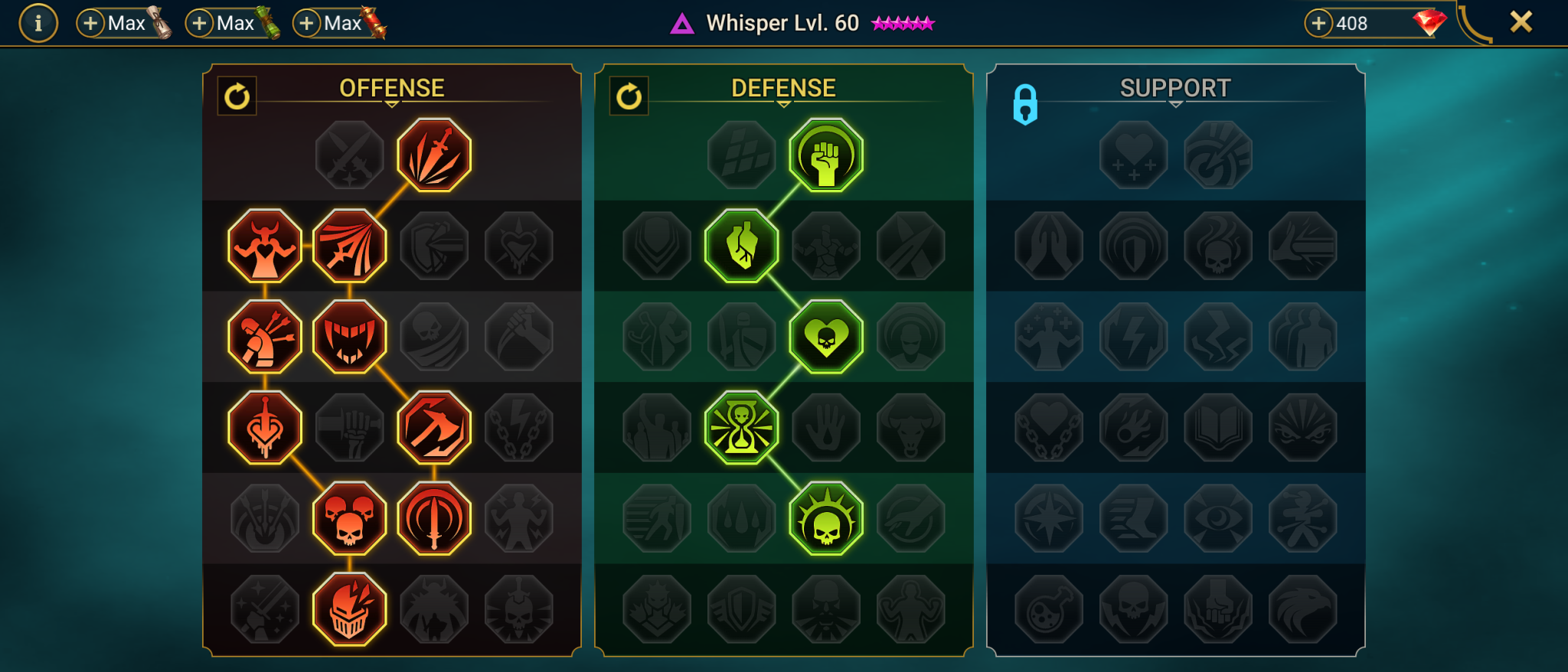1568x672 pixels.
Task: Select the hourglass Delay Death mastery
Action: [x=740, y=426]
